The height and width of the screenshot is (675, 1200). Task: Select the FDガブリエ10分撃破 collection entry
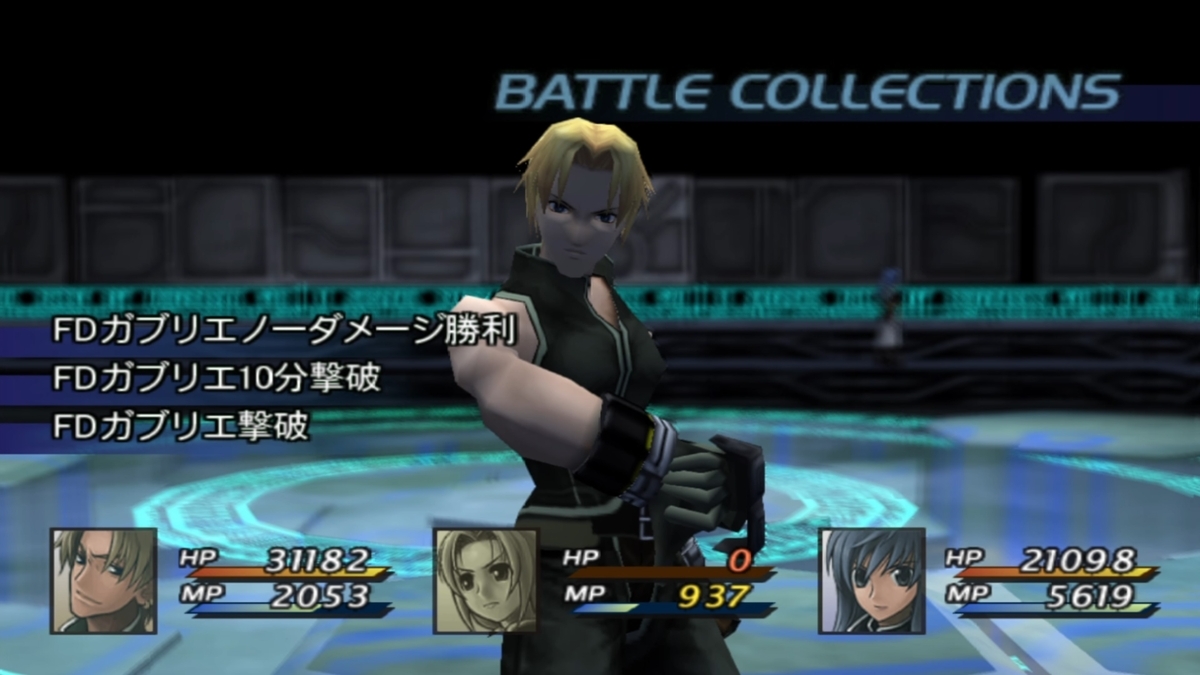click(x=217, y=380)
